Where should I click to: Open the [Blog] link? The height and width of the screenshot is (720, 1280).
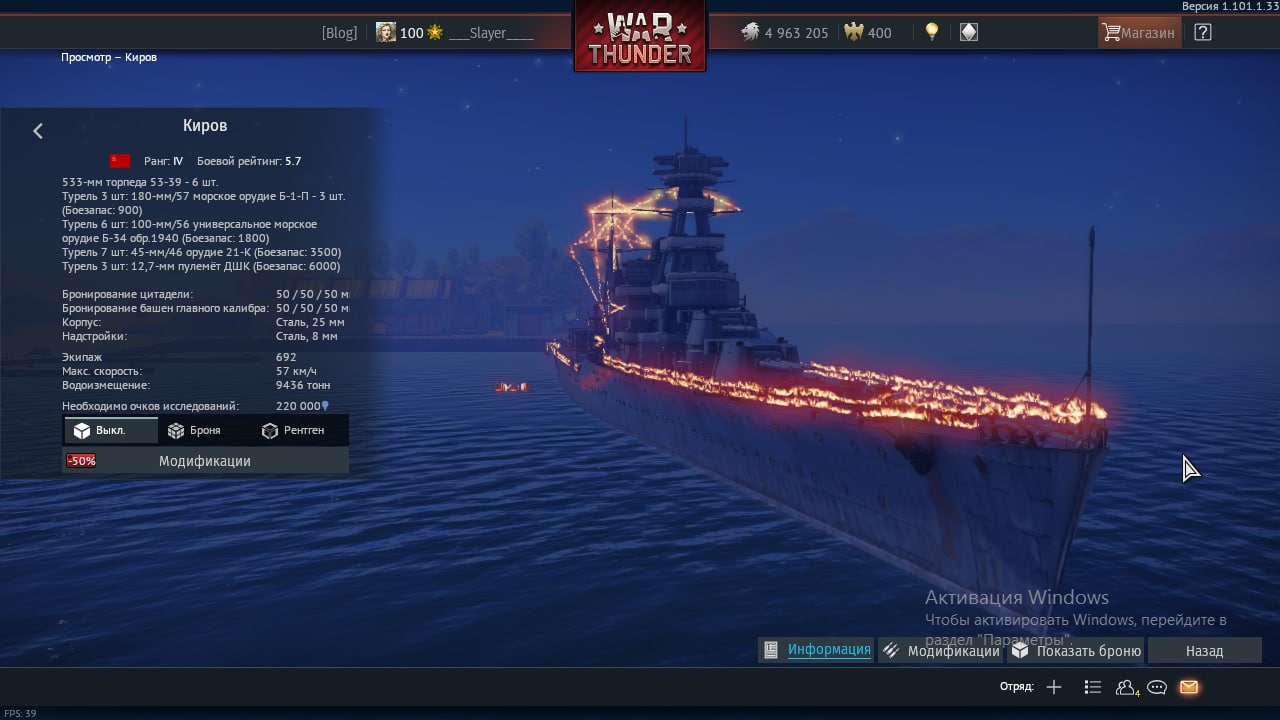click(339, 33)
